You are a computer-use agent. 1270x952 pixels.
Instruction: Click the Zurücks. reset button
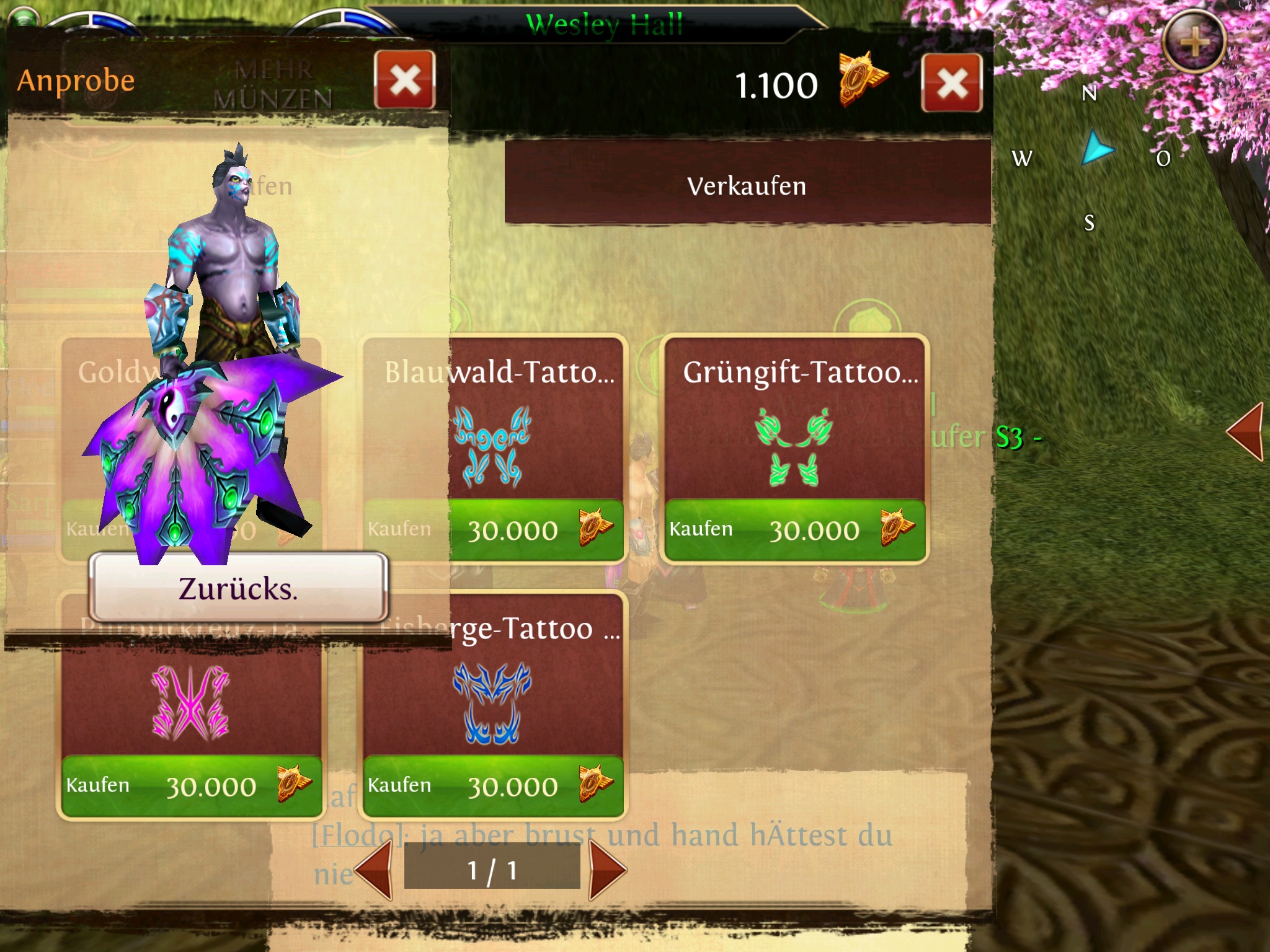(239, 588)
